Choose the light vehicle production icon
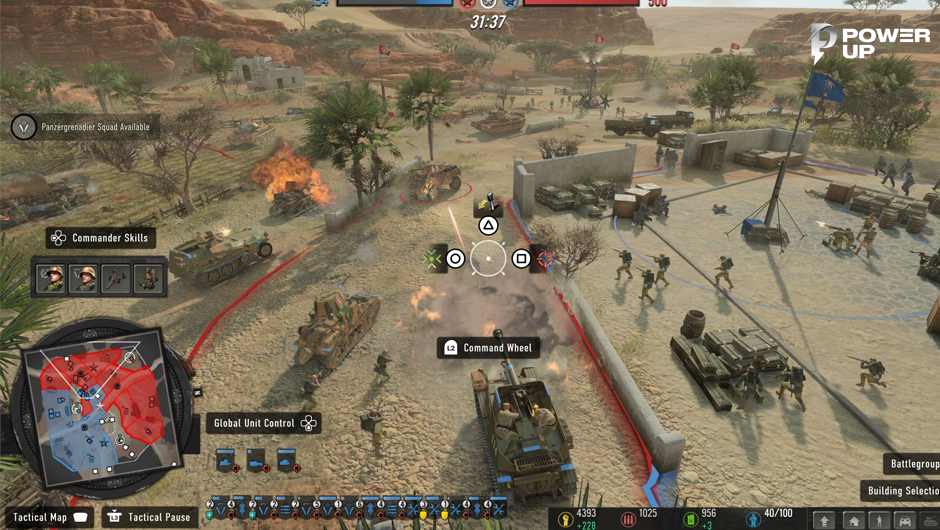Viewport: 940px width, 530px height. tap(906, 521)
